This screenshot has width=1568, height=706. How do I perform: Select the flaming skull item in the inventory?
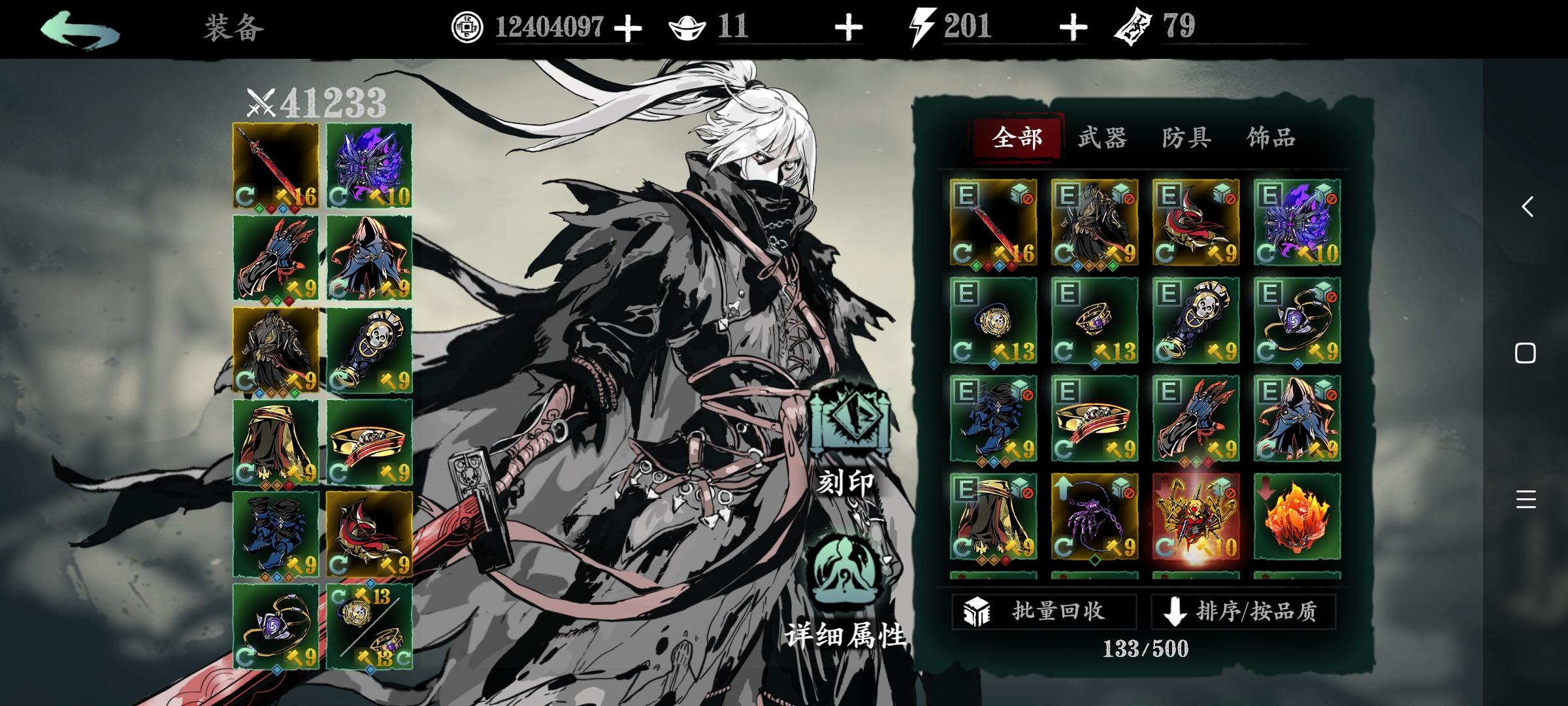pos(1198,516)
